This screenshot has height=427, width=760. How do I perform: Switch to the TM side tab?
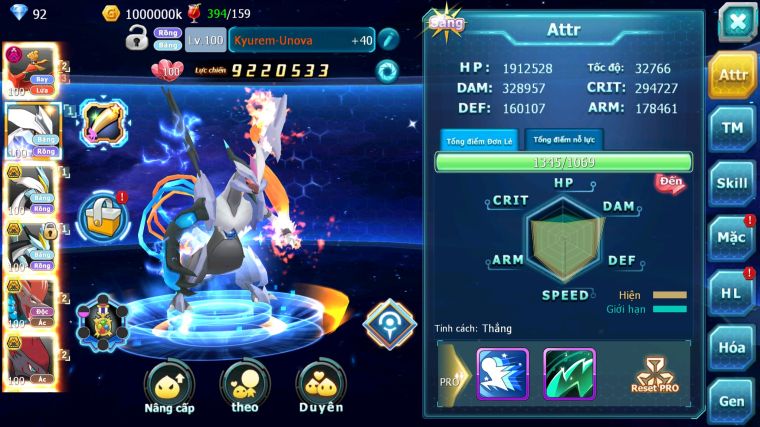coord(732,128)
